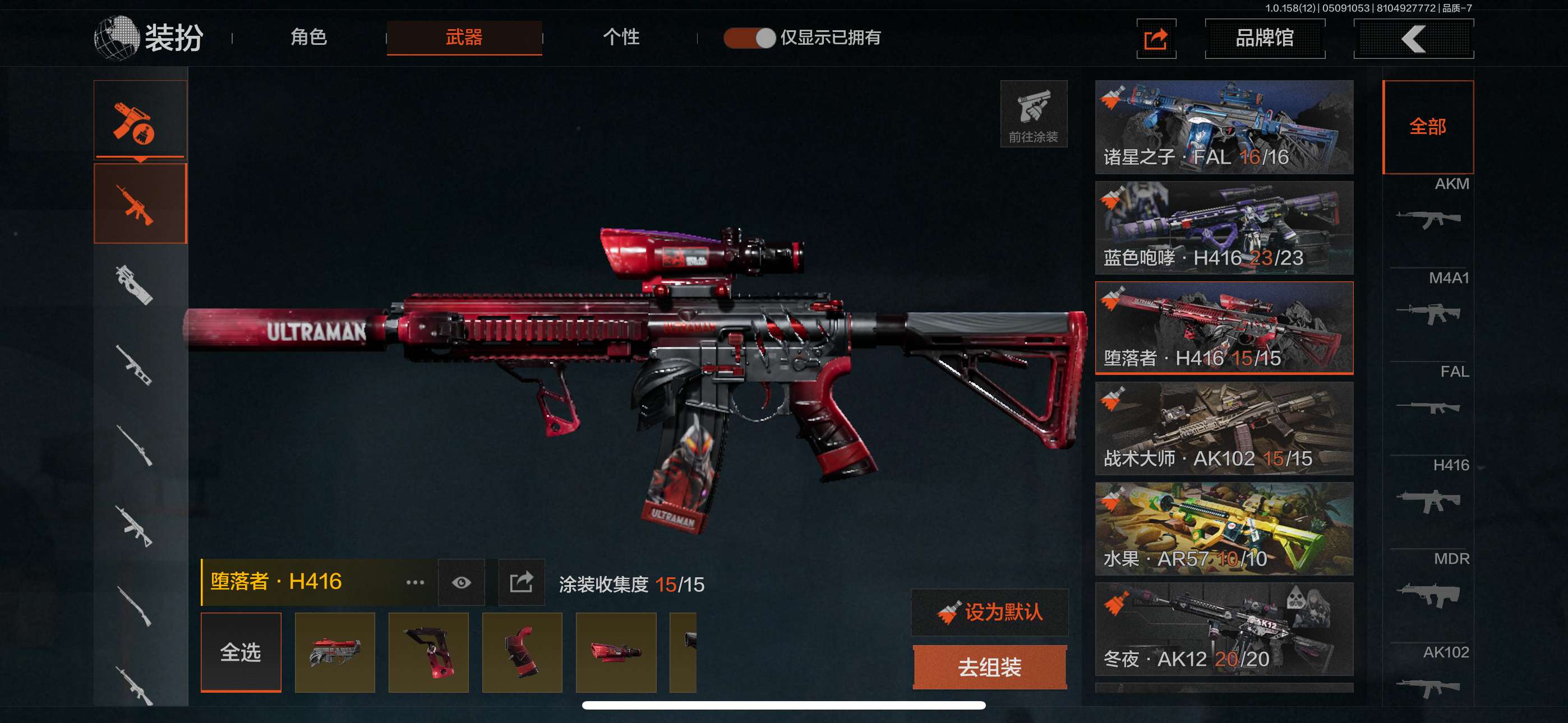The width and height of the screenshot is (1568, 723).
Task: Switch to the 角色 tab
Action: tap(308, 38)
